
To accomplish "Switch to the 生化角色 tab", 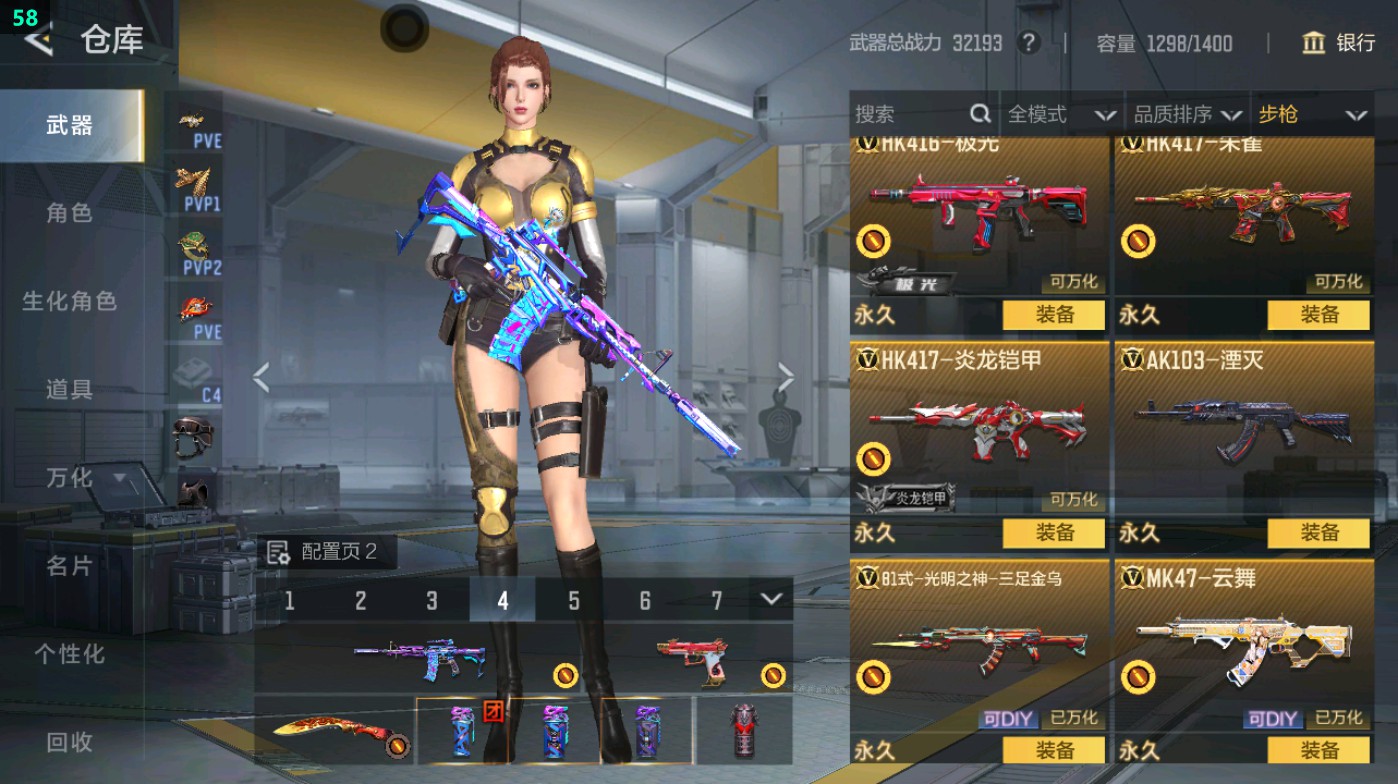I will coord(69,301).
